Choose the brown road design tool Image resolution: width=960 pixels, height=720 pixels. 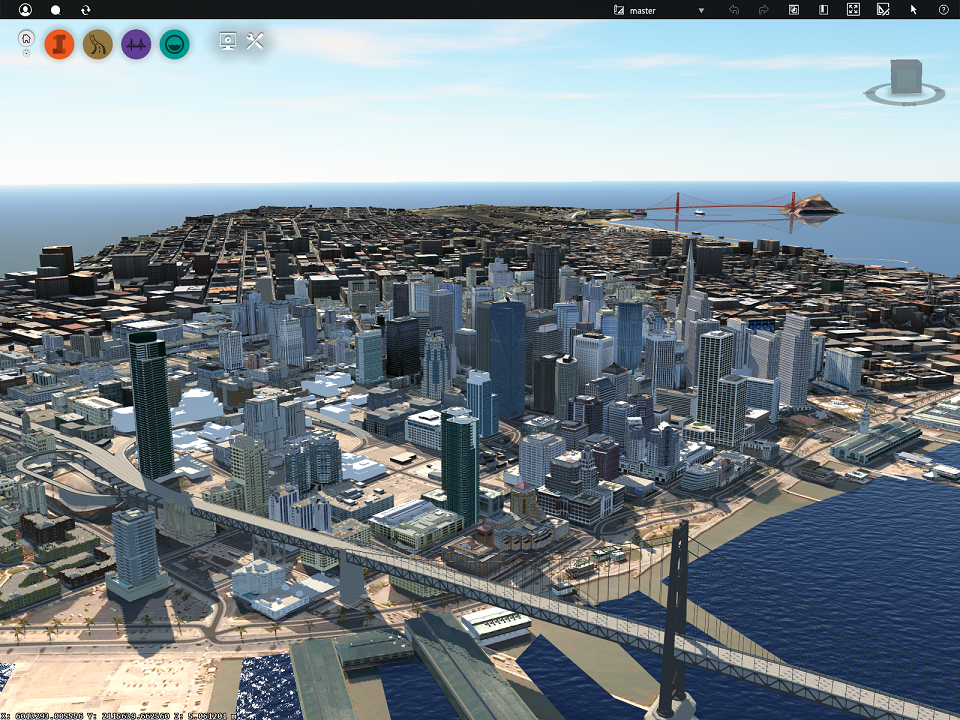click(97, 44)
